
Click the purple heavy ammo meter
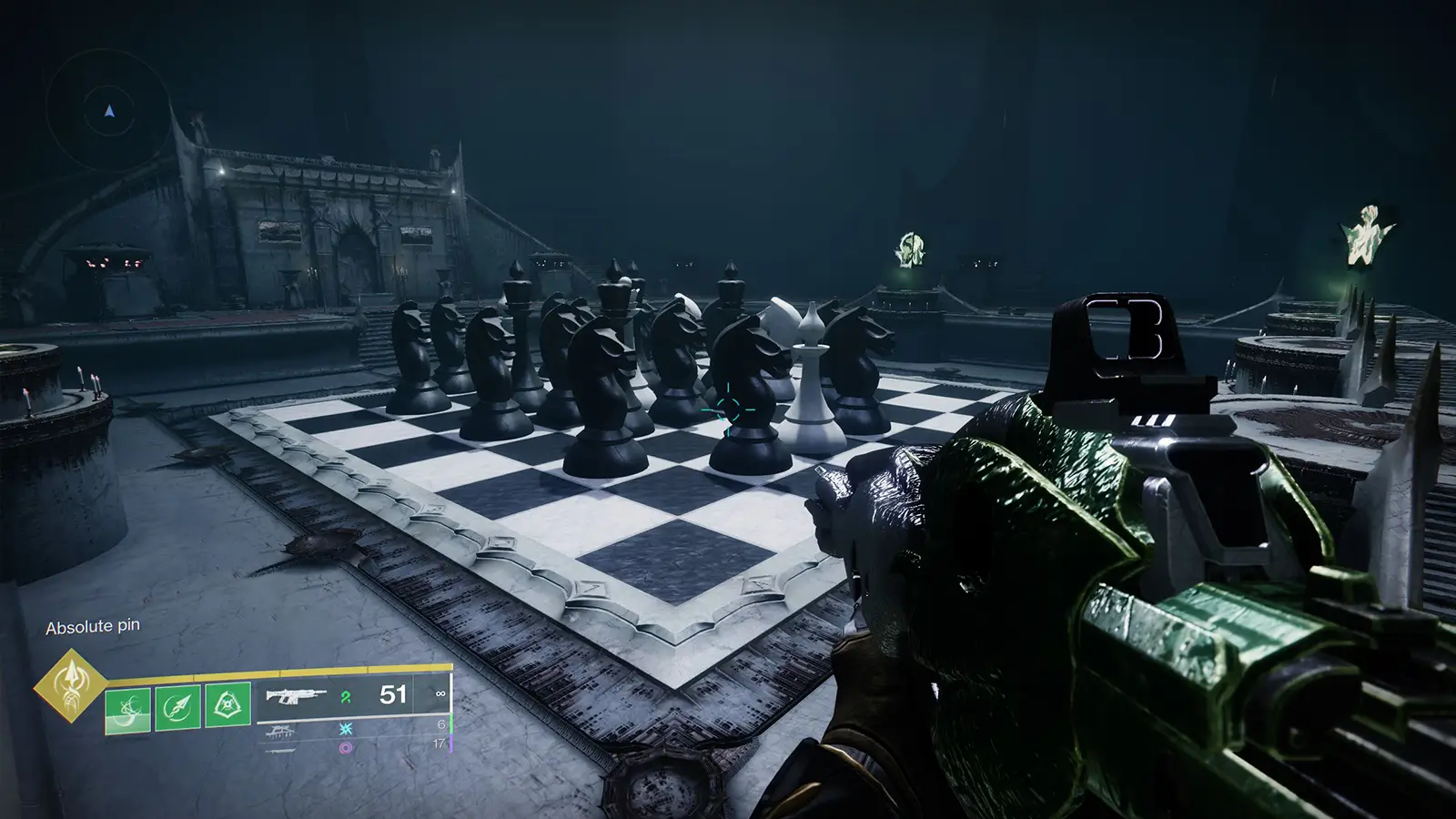click(451, 743)
